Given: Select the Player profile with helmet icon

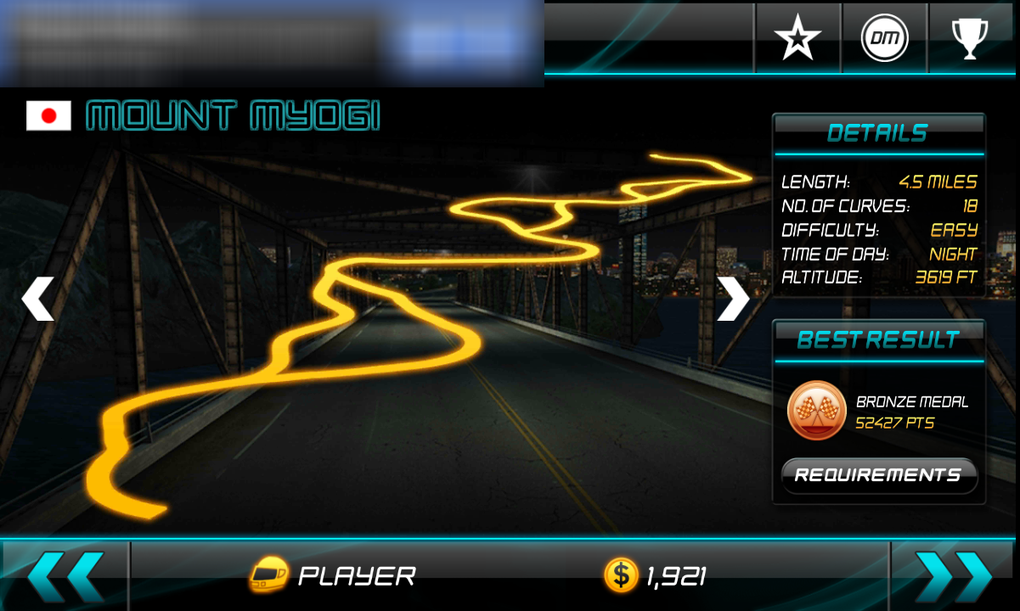Looking at the screenshot, I should [x=332, y=576].
